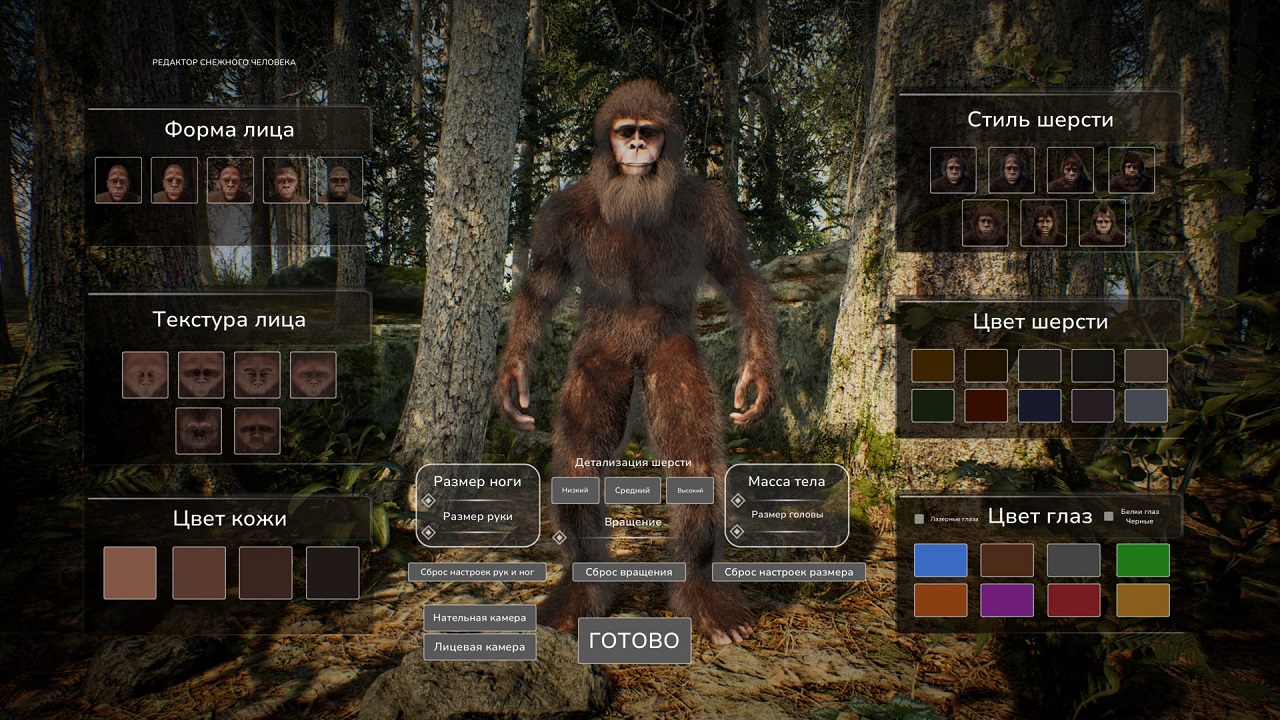Choose the fourth fur style in top row
Screen dimensions: 1280x720
[x=1130, y=169]
